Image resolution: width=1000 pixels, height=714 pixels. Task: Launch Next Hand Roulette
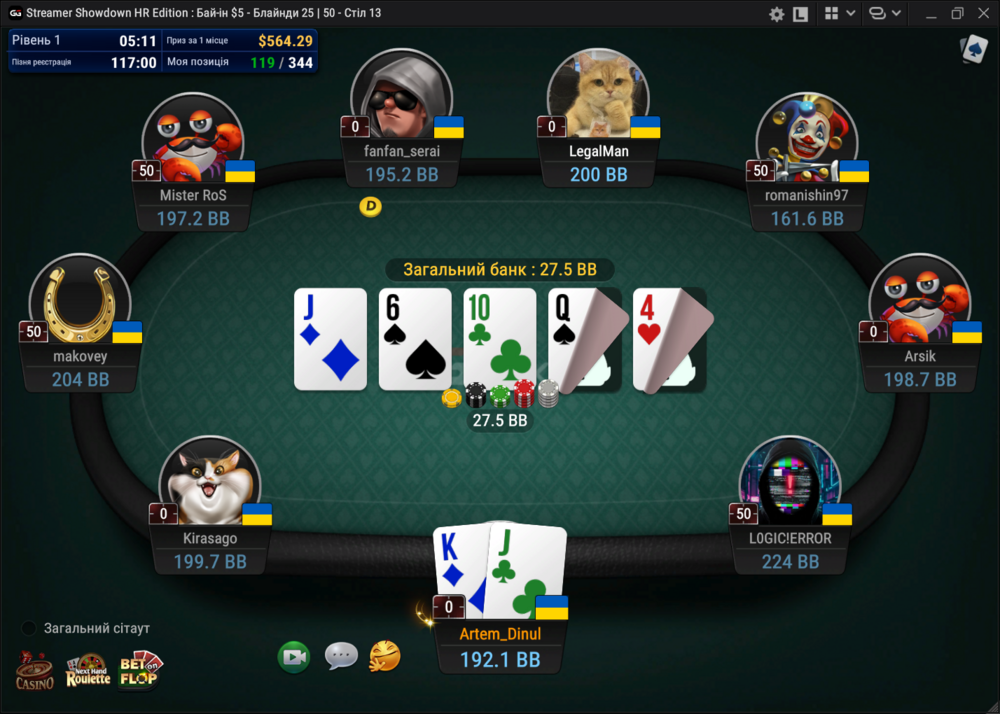88,670
